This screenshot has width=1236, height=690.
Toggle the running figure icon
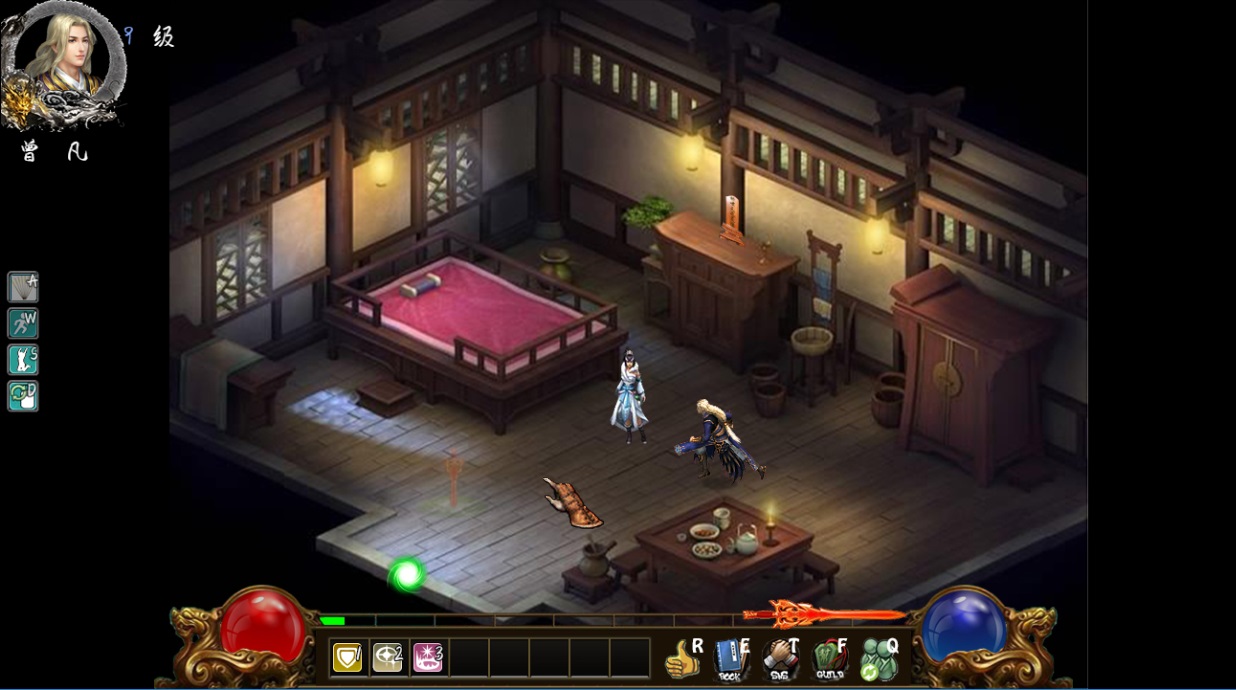coord(23,323)
